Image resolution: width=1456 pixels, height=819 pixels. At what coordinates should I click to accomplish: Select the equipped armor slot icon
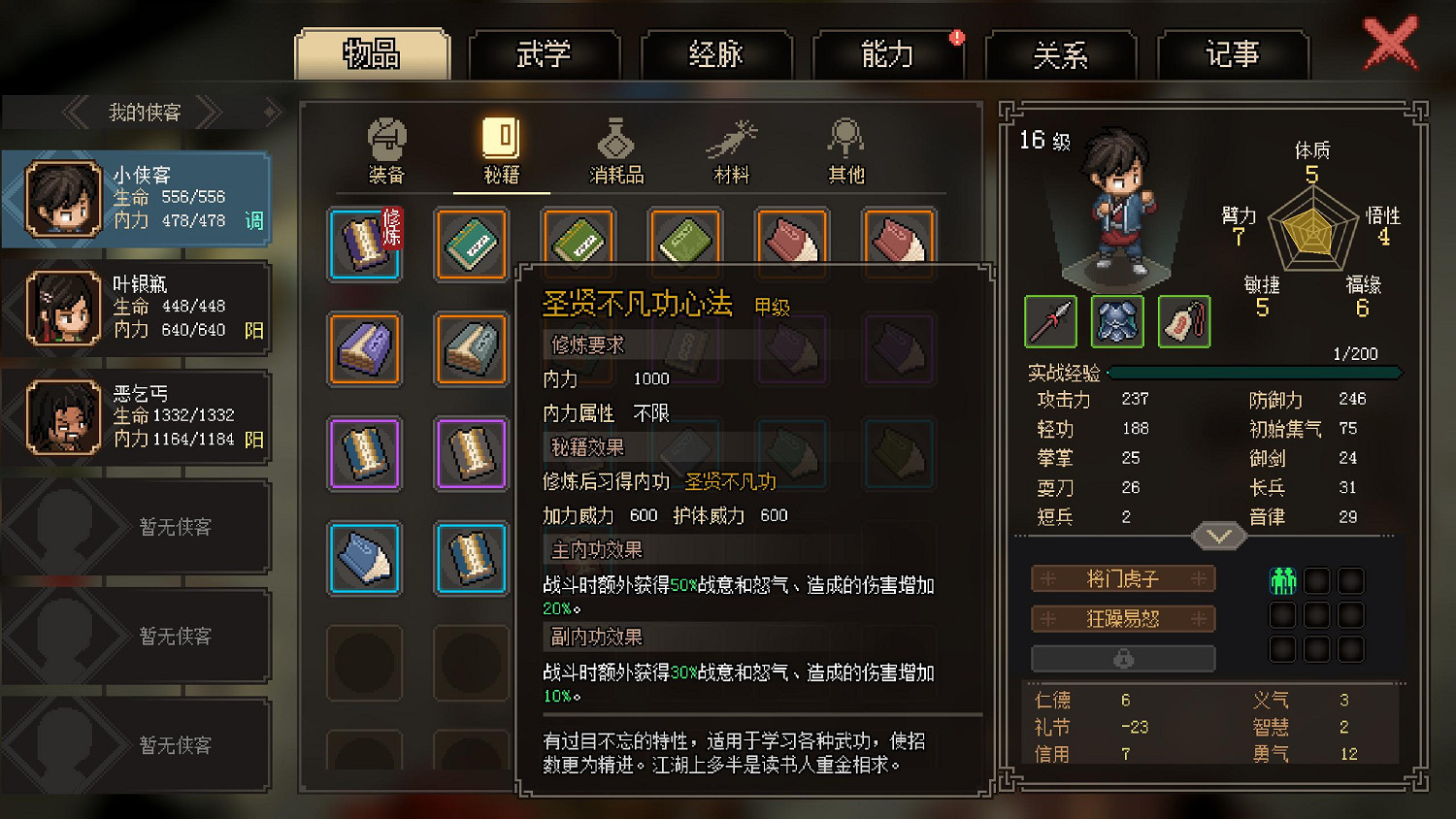pos(1117,321)
